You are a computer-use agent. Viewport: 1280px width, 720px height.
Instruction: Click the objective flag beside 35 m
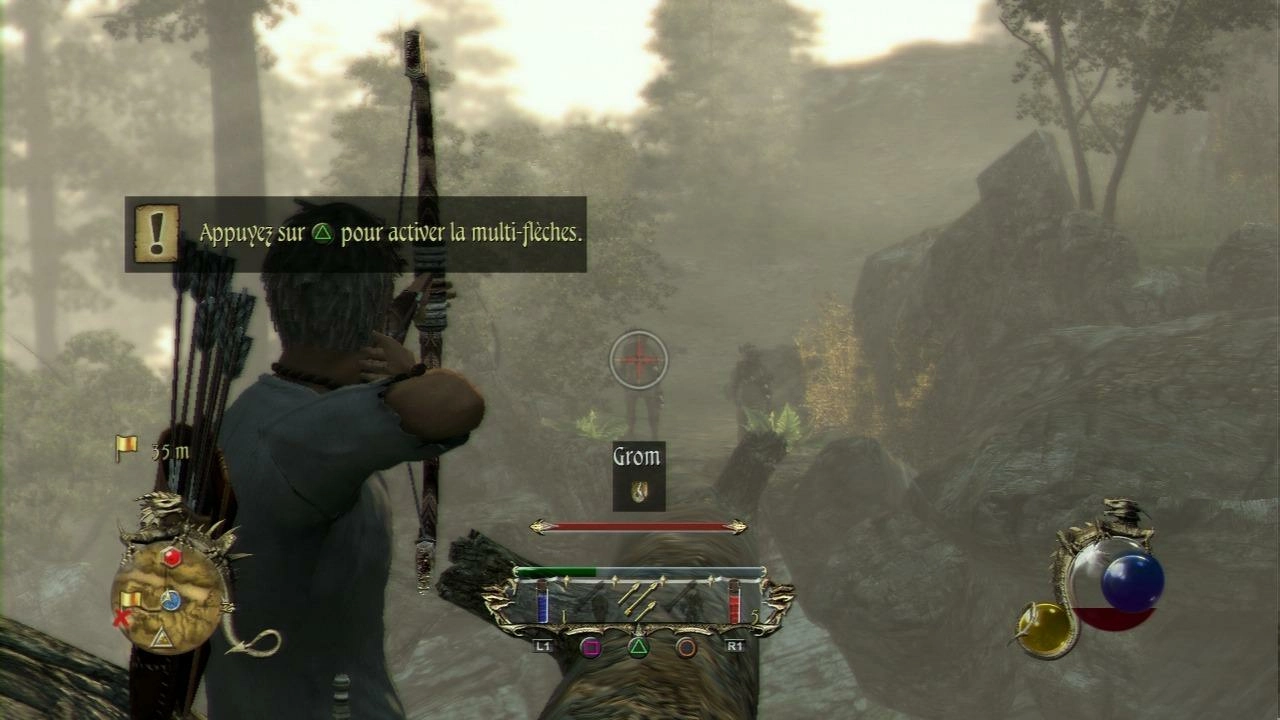(x=126, y=449)
